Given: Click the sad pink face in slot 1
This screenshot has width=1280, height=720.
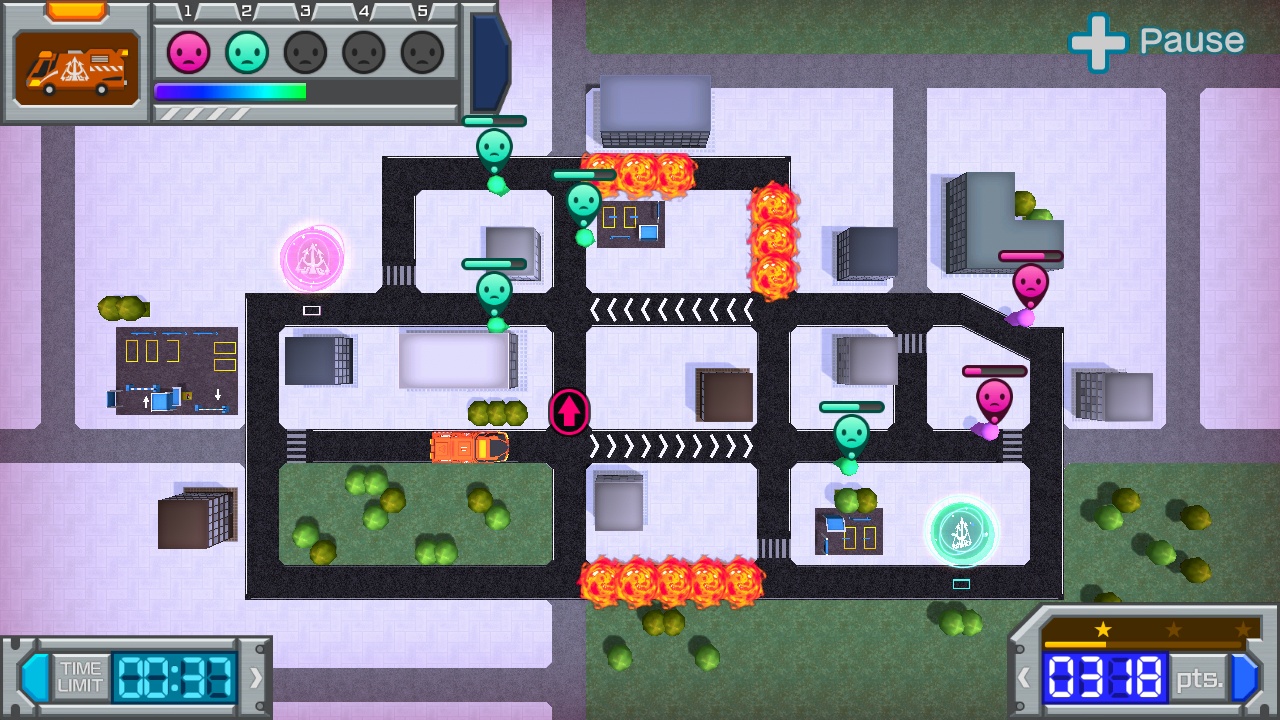Looking at the screenshot, I should click(x=186, y=51).
